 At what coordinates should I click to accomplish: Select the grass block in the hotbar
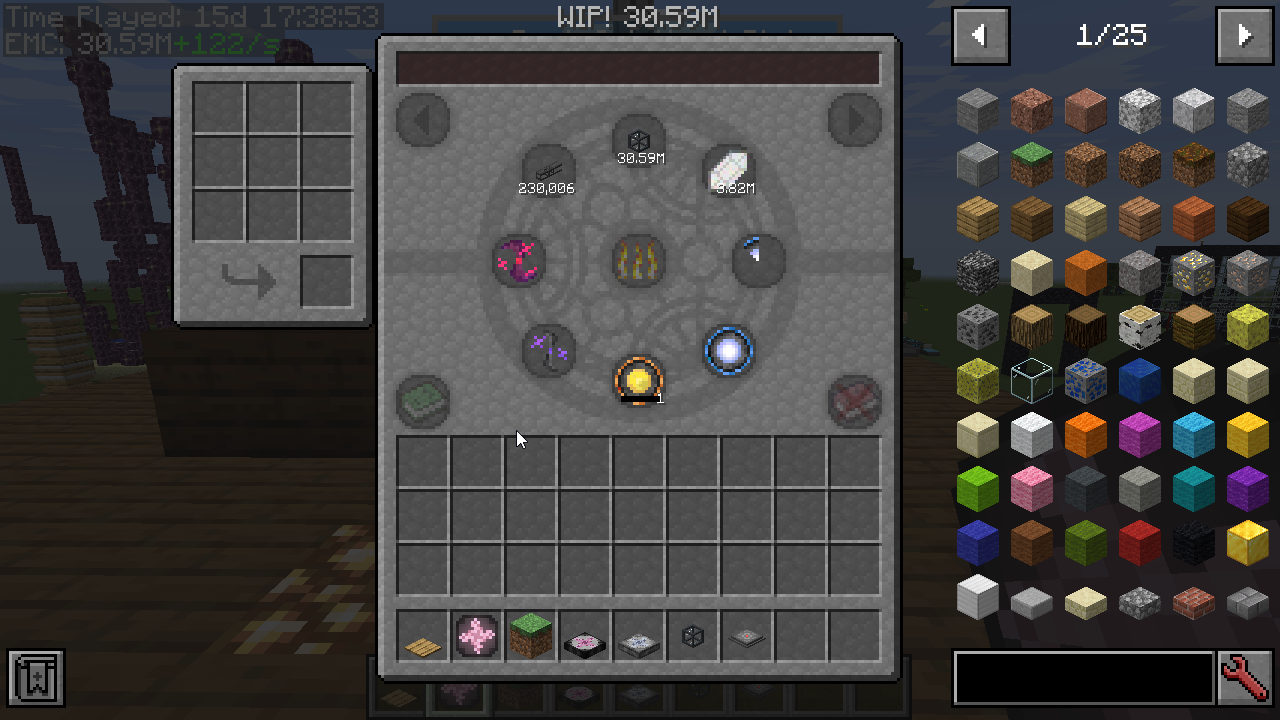coord(530,636)
